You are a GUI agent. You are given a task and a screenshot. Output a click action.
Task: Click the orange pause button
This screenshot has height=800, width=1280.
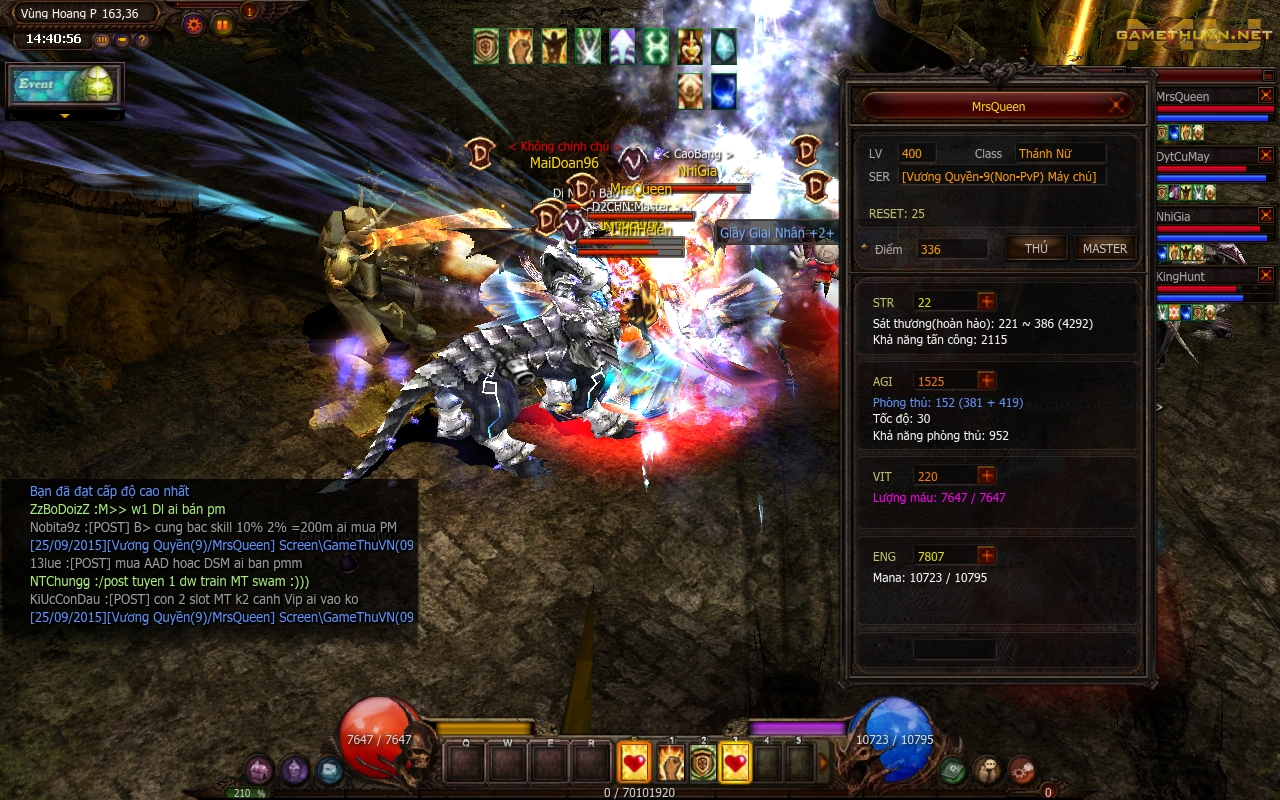pyautogui.click(x=222, y=24)
